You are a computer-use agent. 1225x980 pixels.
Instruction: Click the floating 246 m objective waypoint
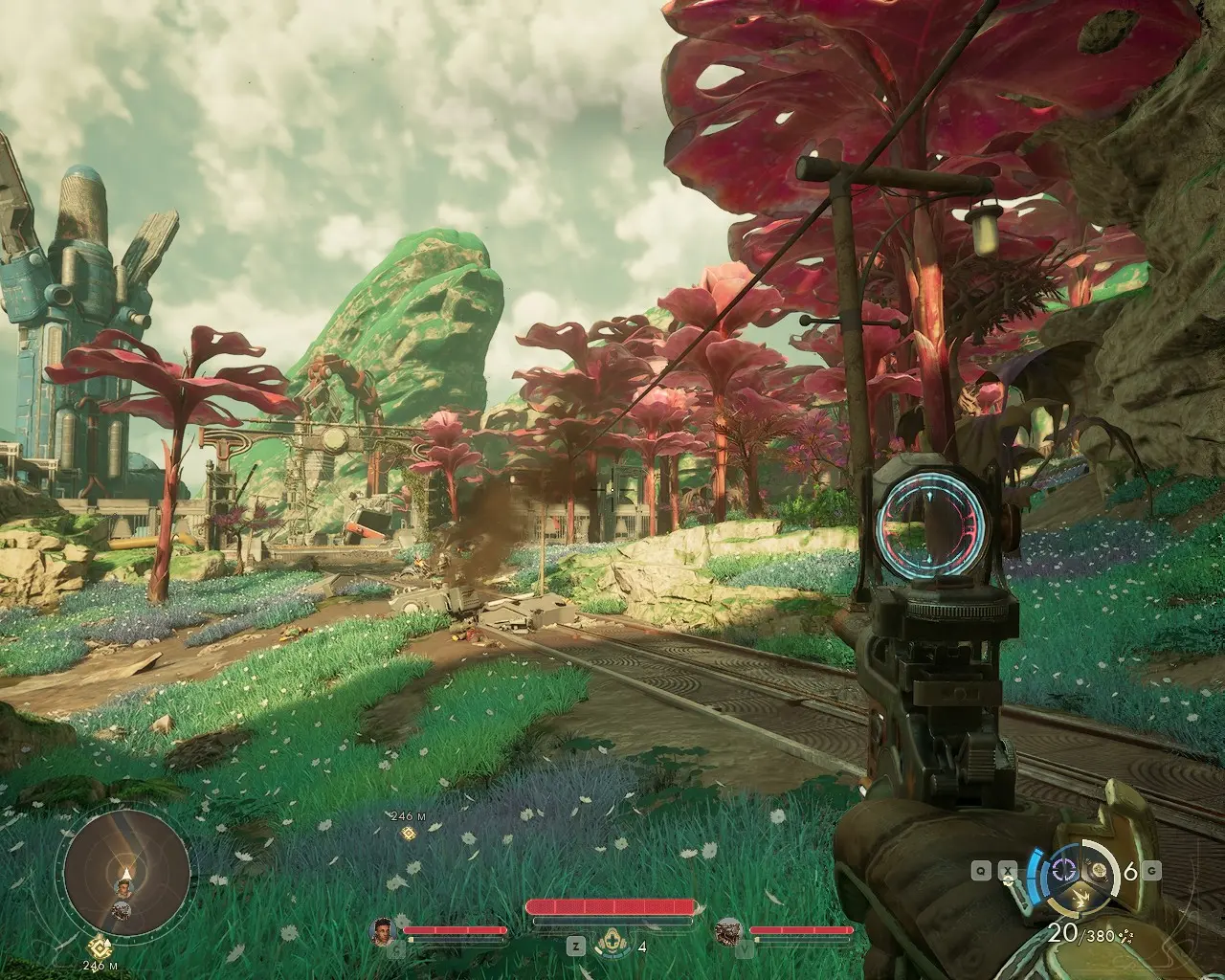[x=406, y=834]
